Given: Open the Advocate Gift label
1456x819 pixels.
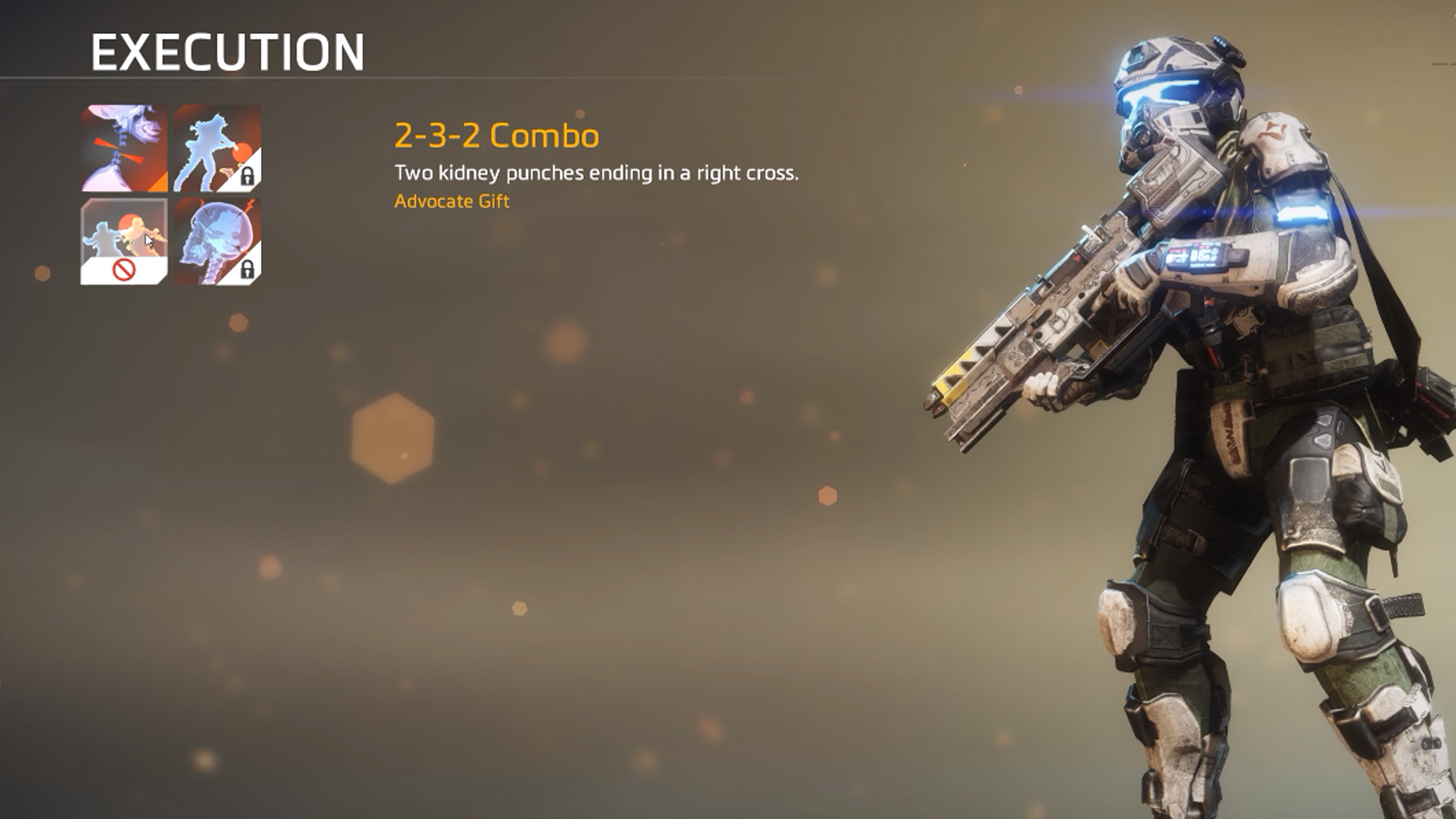Looking at the screenshot, I should tap(453, 202).
